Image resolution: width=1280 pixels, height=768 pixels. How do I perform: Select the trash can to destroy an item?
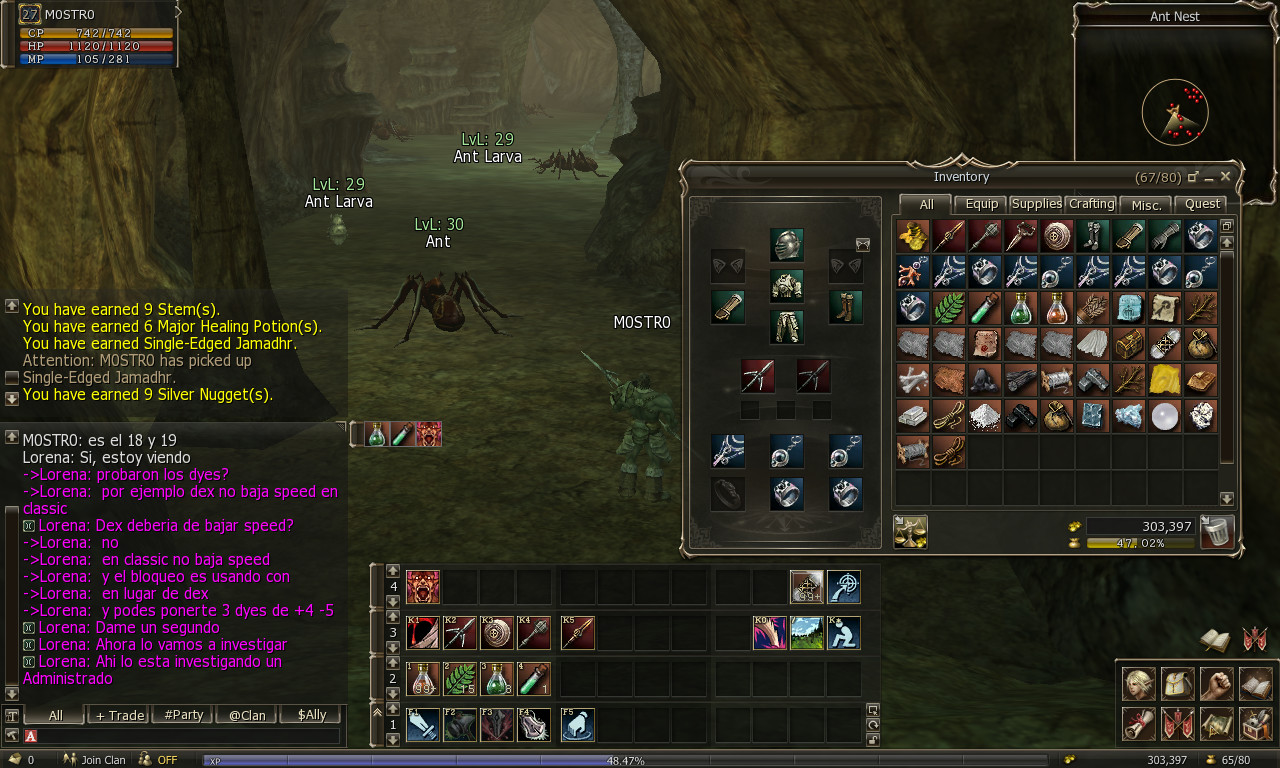(1216, 532)
